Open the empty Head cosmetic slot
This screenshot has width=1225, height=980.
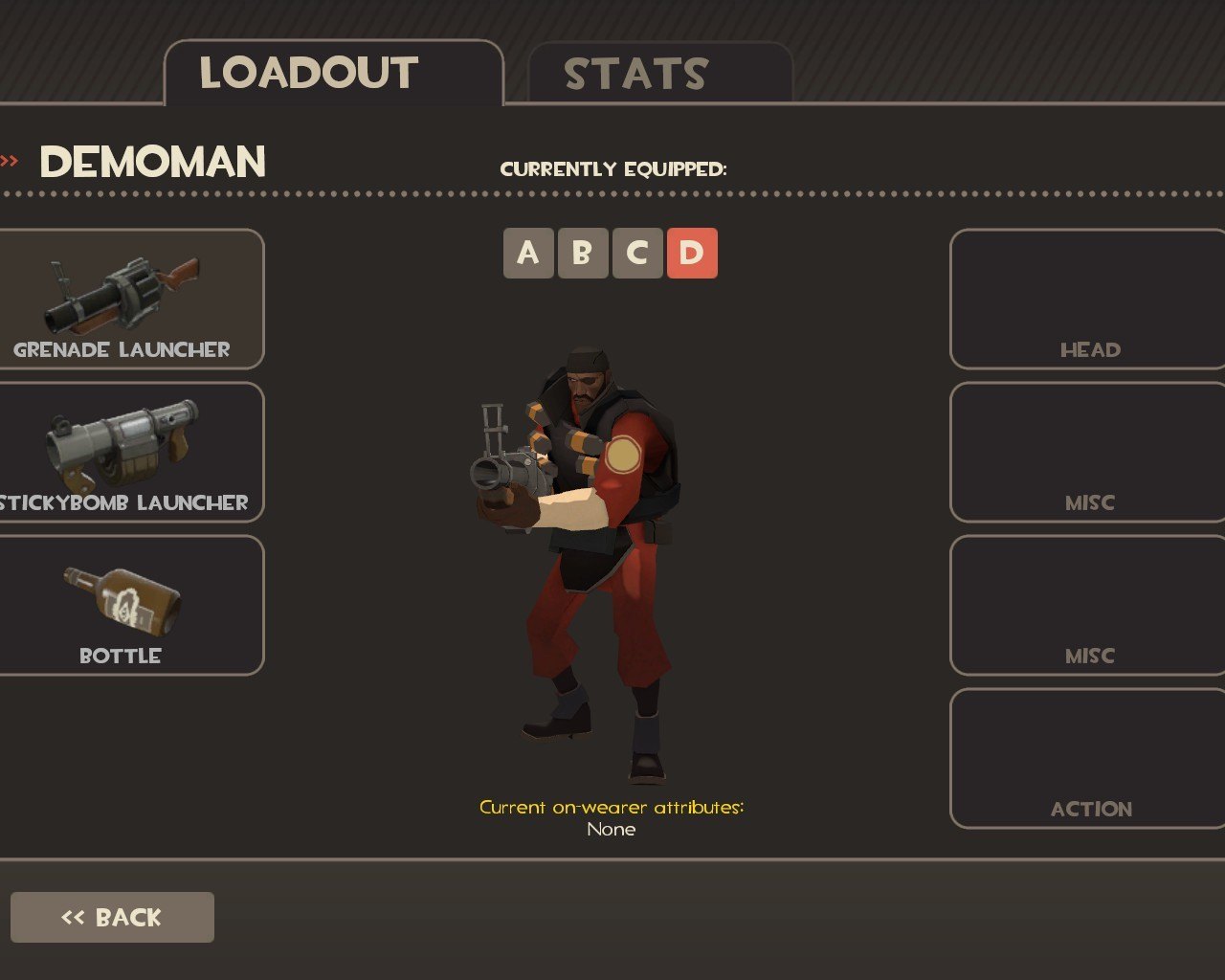pos(1088,299)
